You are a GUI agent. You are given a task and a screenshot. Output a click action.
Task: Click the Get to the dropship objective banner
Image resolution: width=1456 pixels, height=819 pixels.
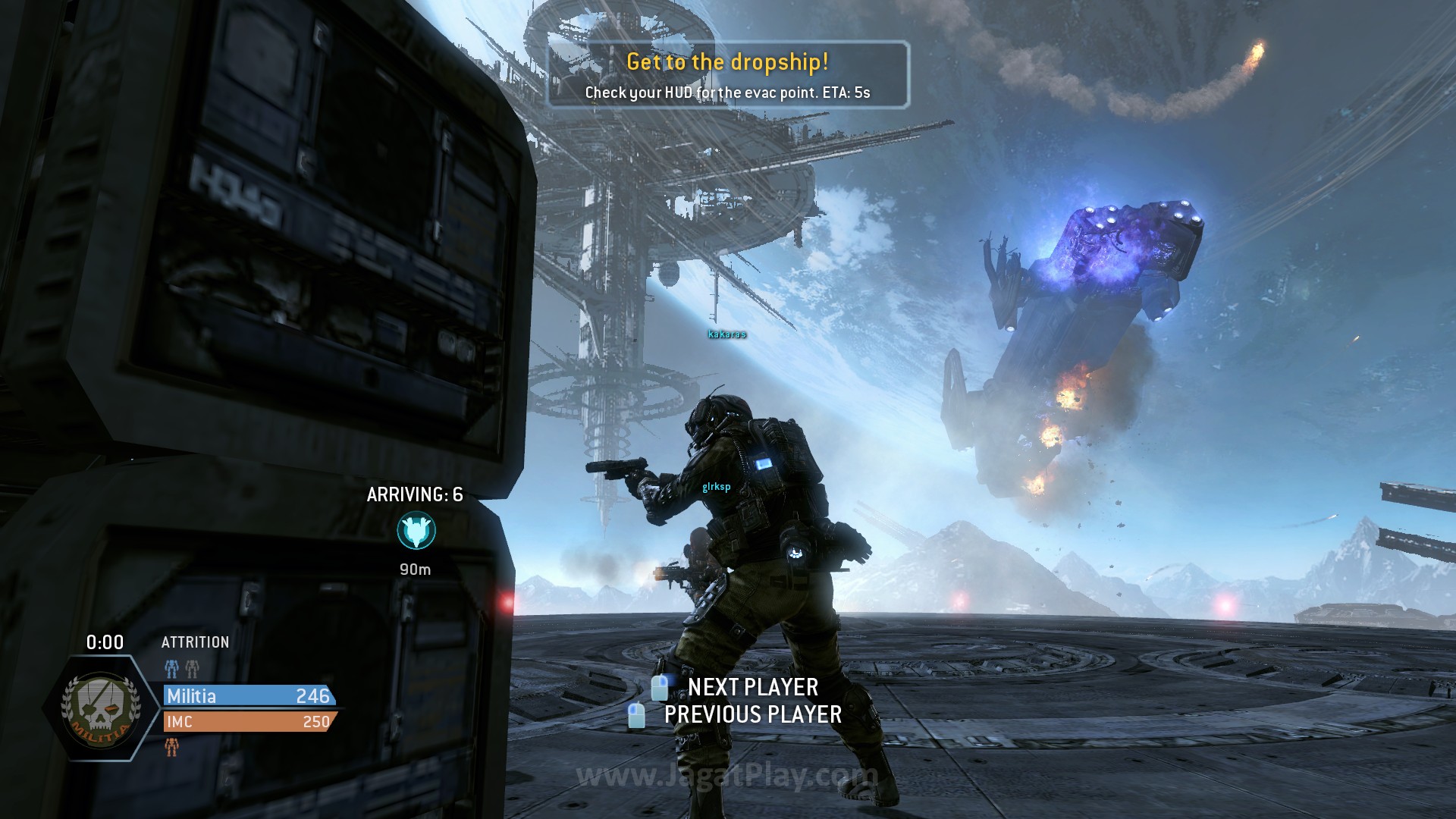pyautogui.click(x=728, y=75)
